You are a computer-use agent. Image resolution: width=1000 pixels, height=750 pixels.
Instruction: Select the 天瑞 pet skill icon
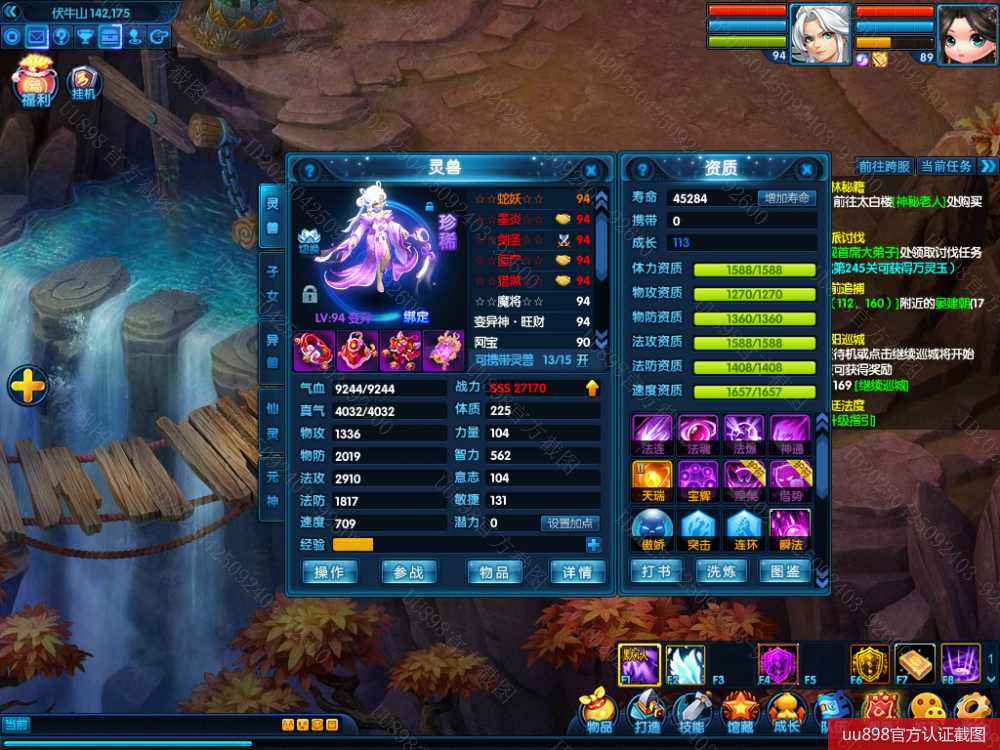click(651, 481)
